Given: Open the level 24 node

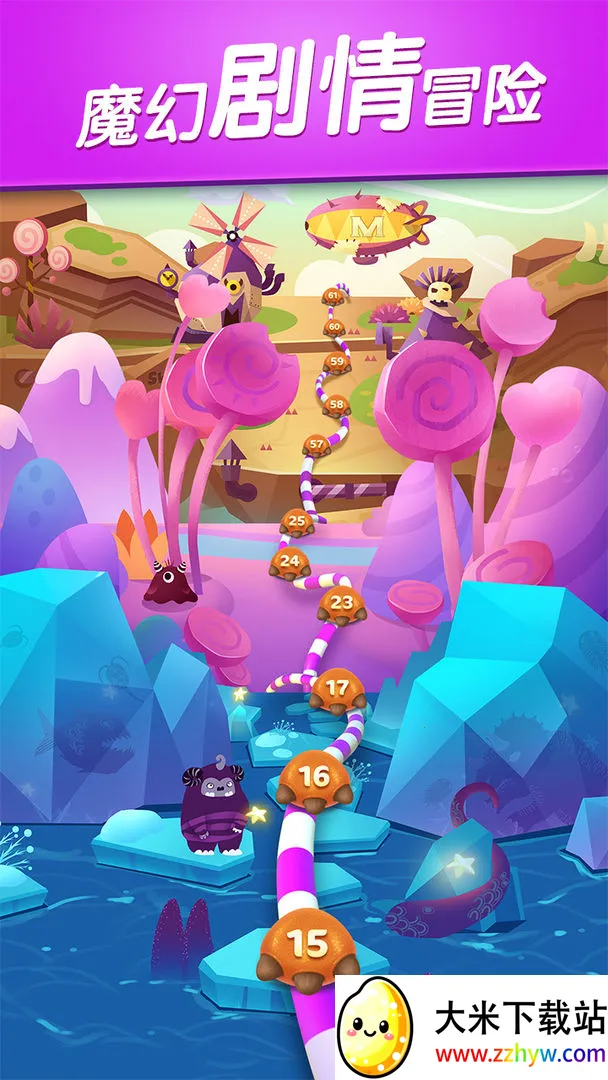Looking at the screenshot, I should [289, 561].
